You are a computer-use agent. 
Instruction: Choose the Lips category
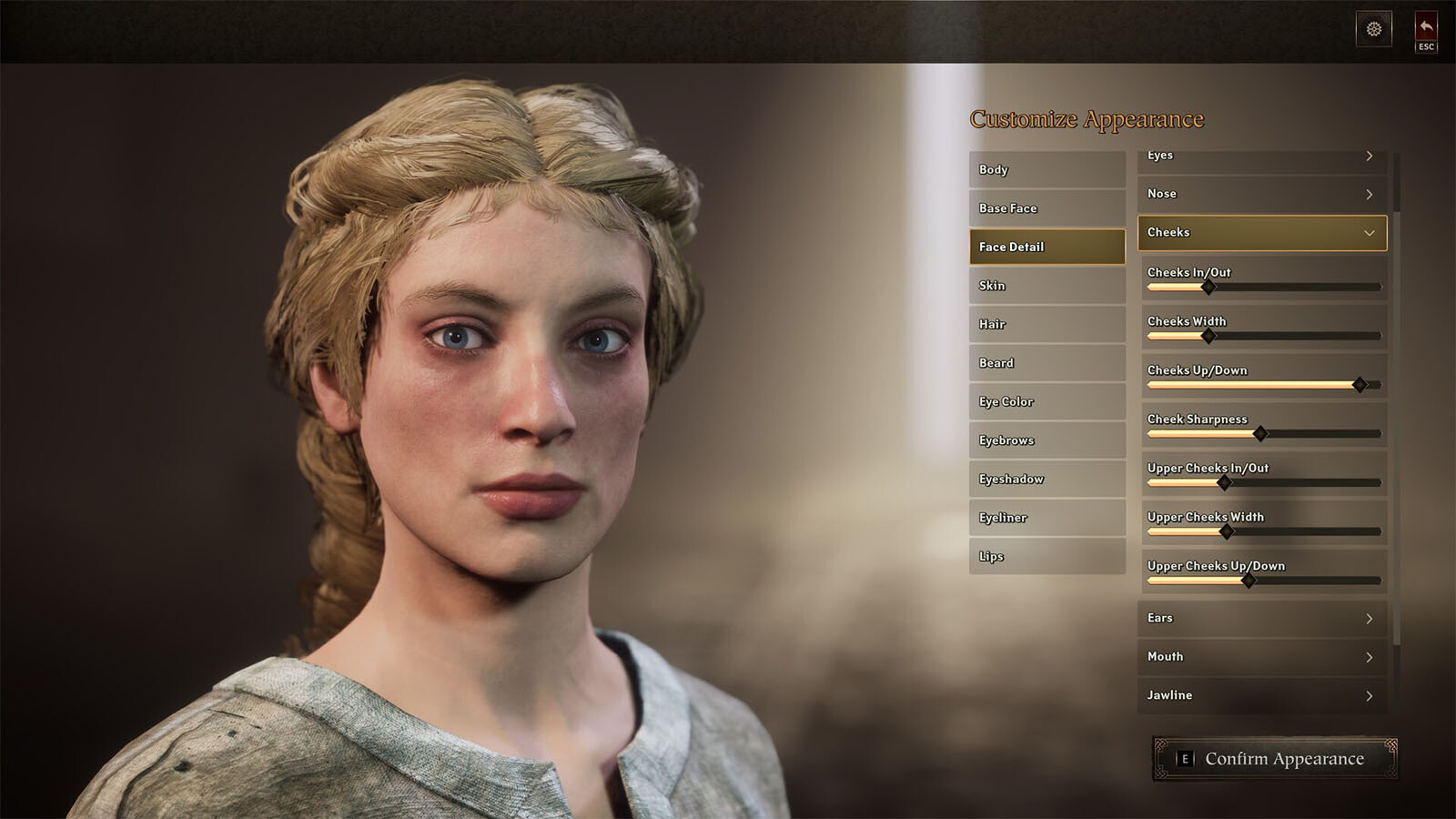1046,556
